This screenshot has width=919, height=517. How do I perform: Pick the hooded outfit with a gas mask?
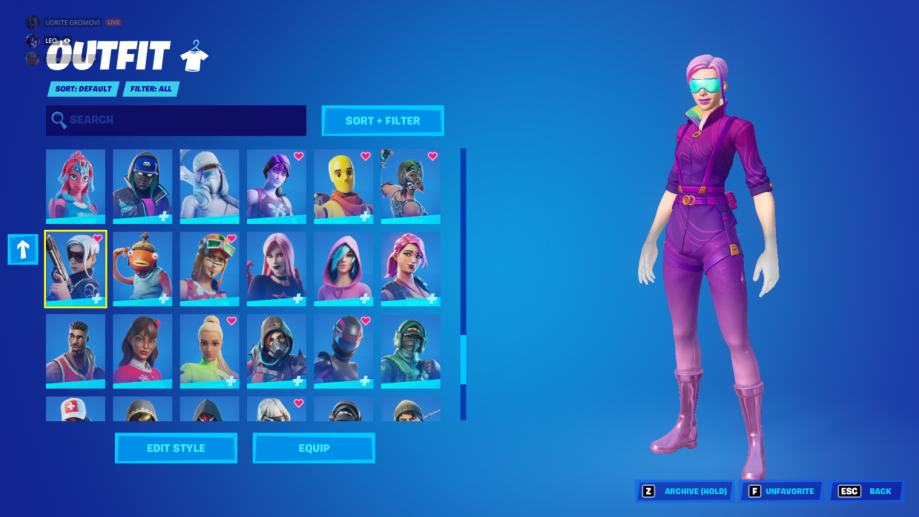pos(276,350)
